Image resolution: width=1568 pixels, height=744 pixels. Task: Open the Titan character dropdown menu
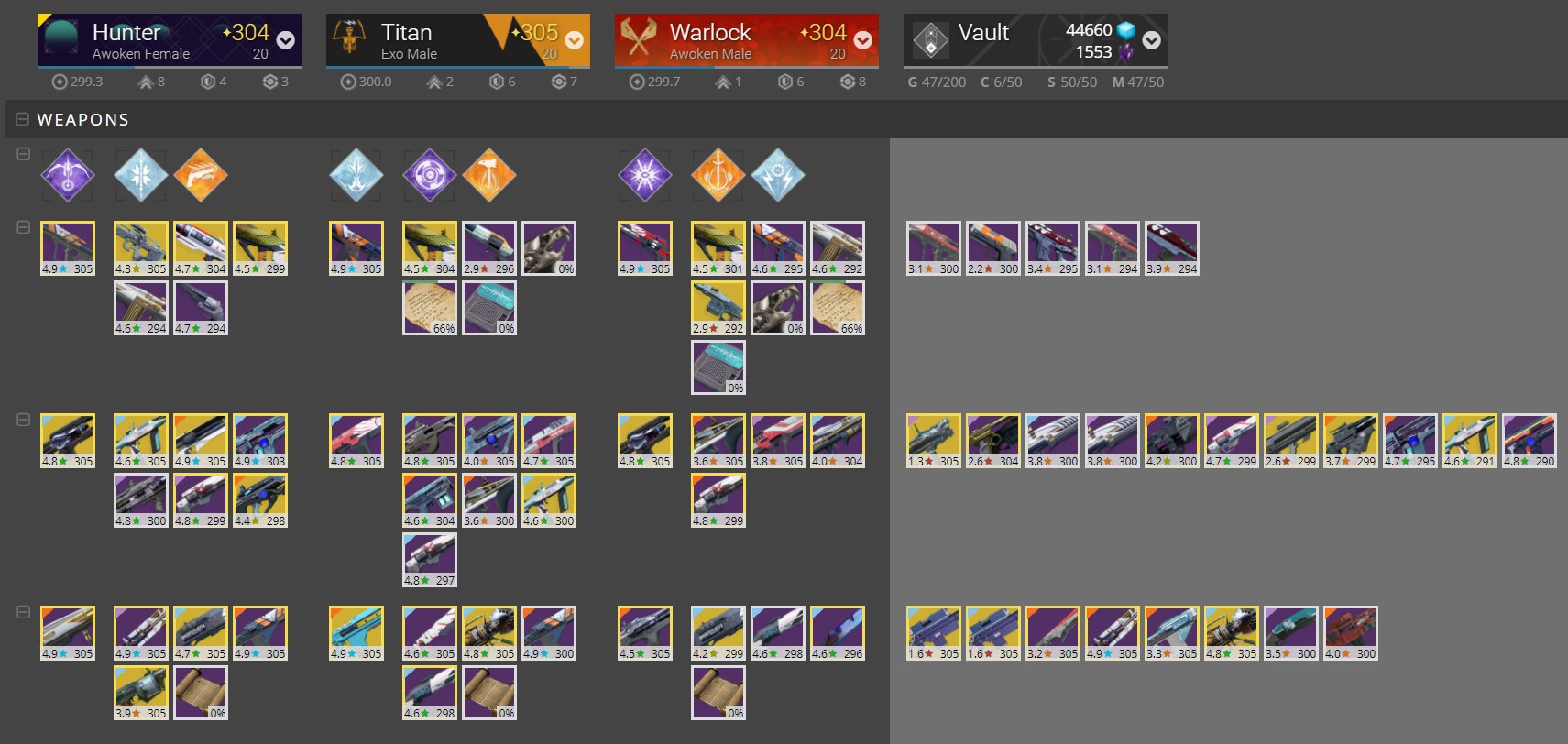(x=575, y=40)
